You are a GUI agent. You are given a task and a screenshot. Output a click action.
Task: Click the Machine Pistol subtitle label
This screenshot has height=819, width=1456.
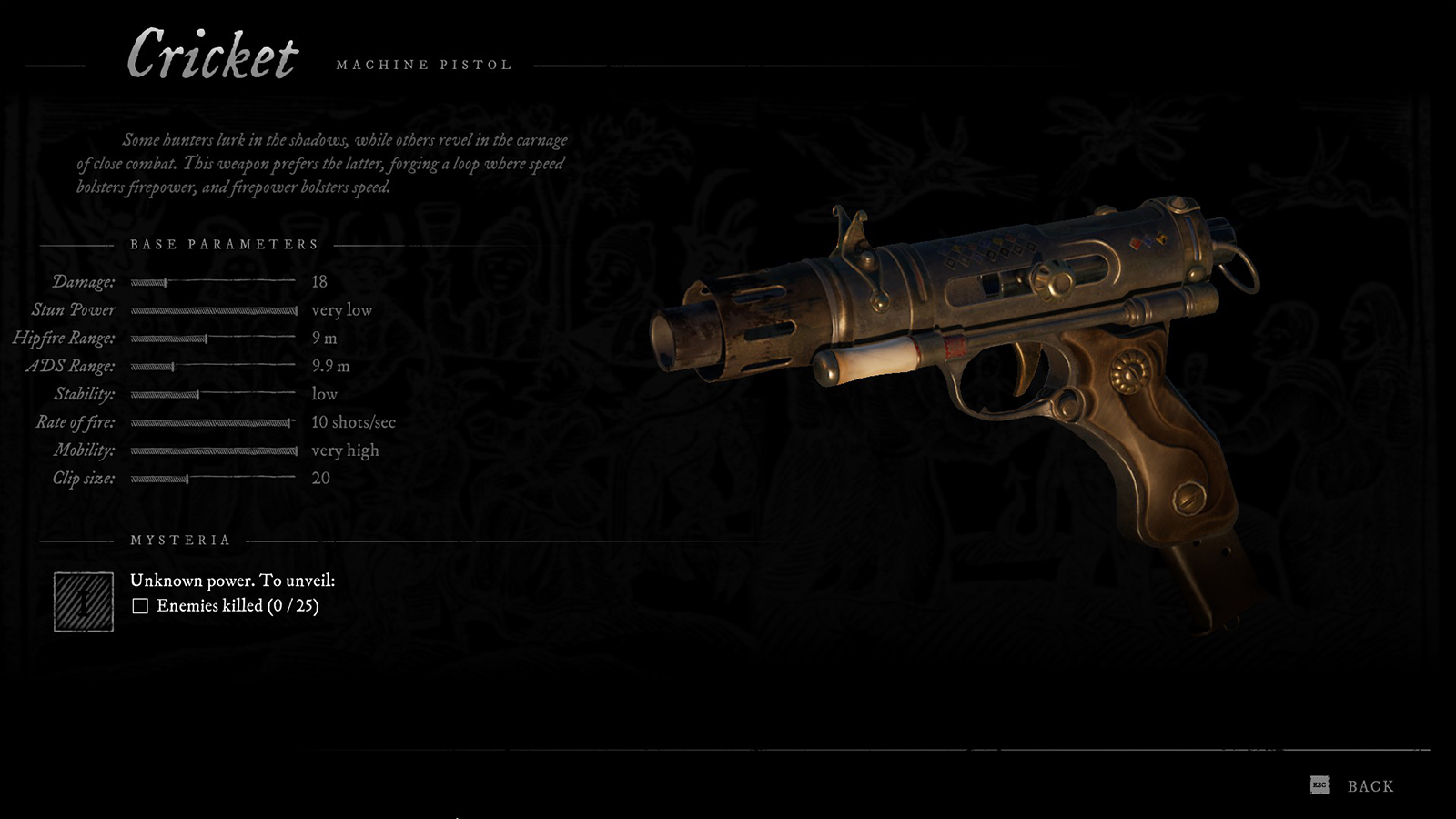pyautogui.click(x=423, y=64)
